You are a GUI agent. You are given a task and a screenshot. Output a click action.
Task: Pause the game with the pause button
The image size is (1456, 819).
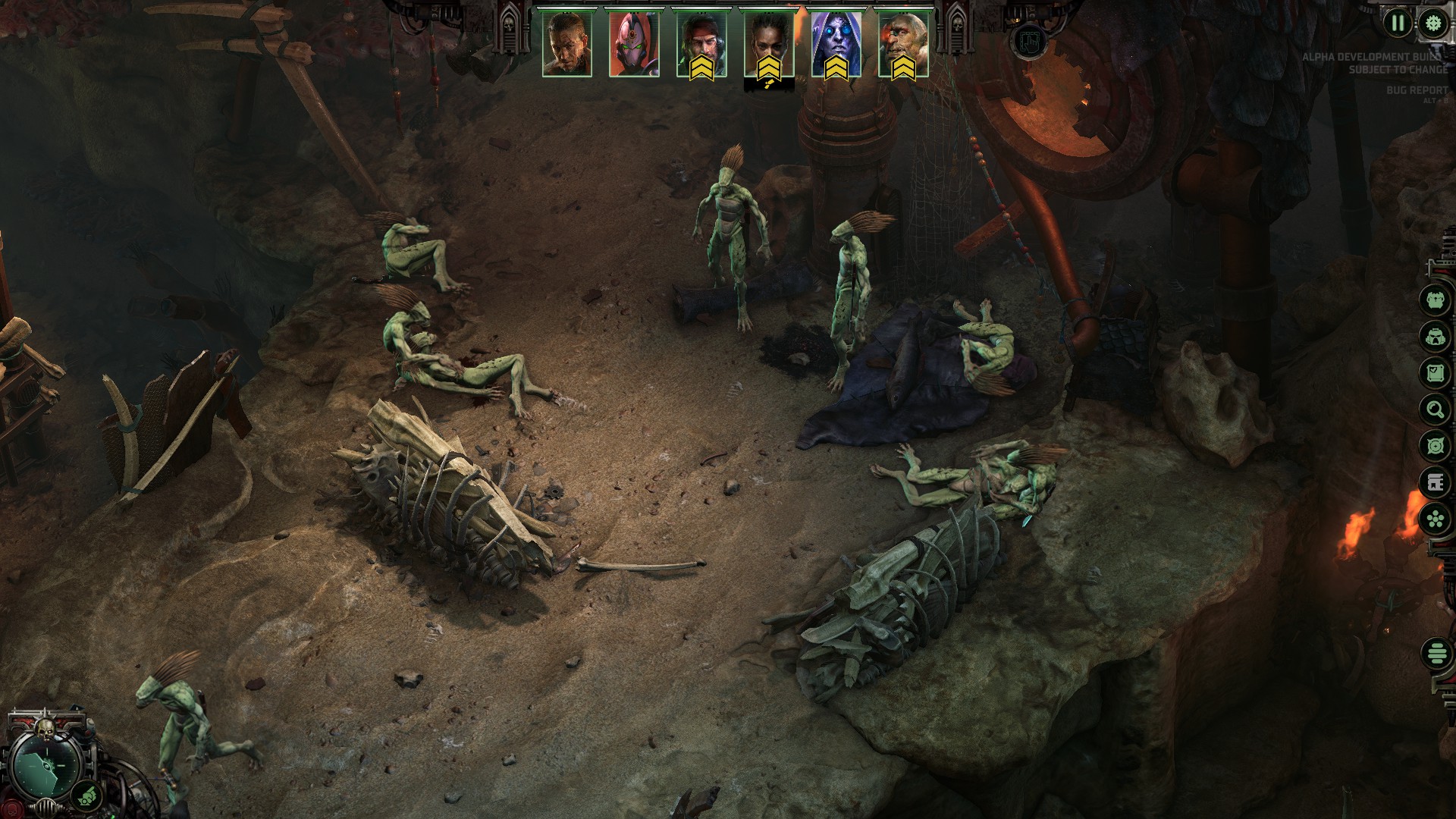pos(1398,24)
